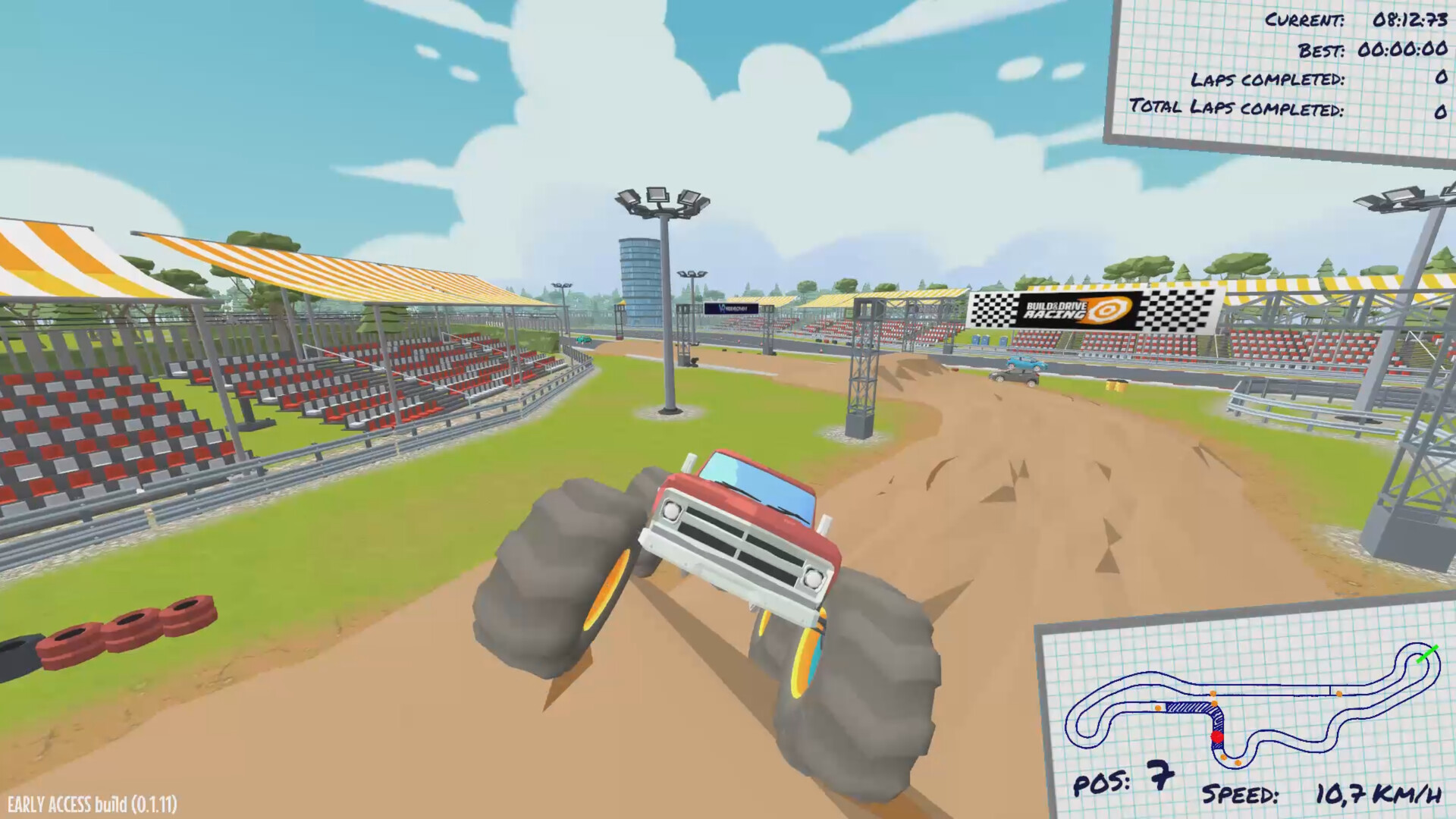Select the POS: 7 position indicator
The width and height of the screenshot is (1456, 819).
1122,783
